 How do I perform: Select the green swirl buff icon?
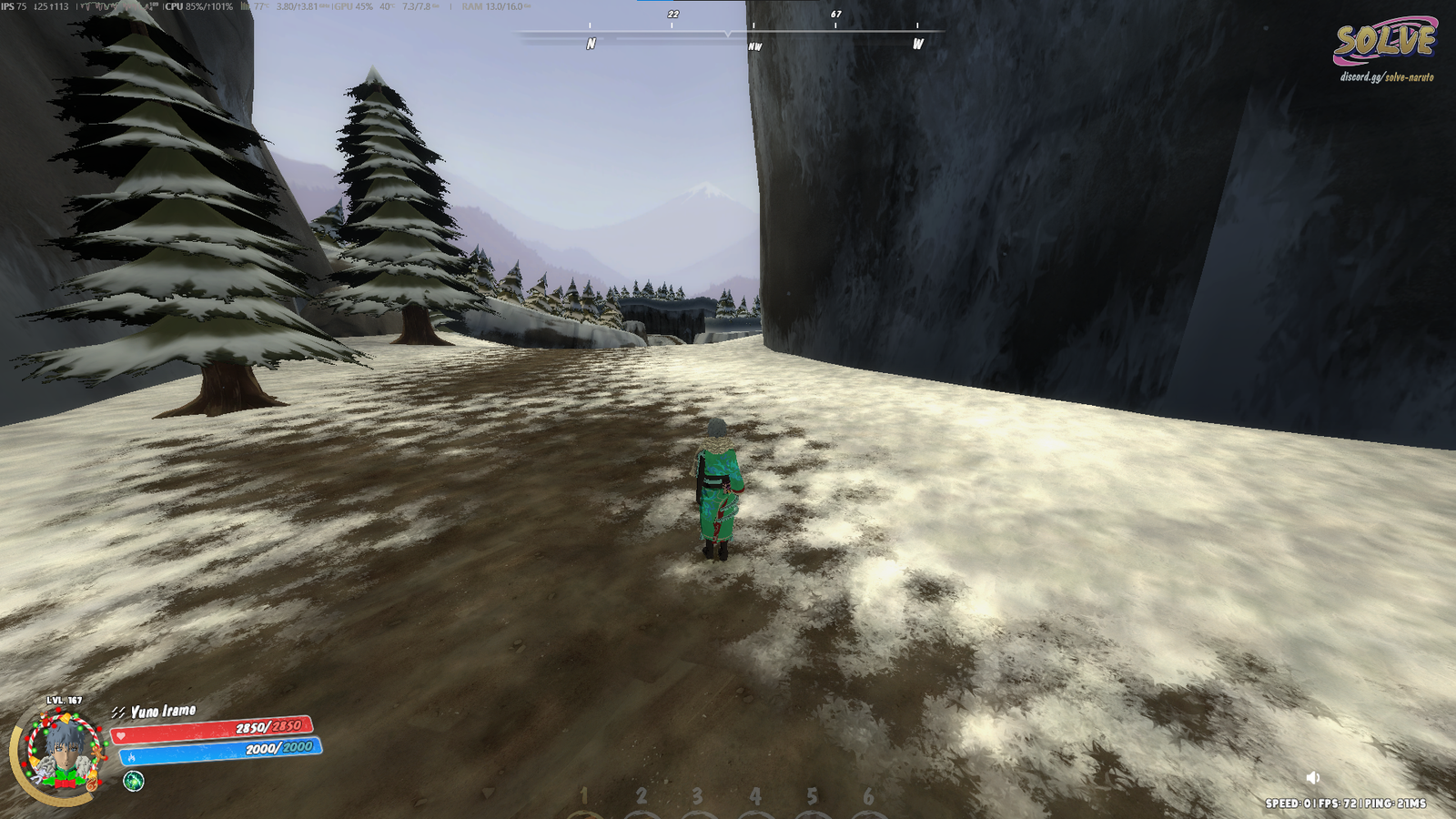click(x=134, y=781)
